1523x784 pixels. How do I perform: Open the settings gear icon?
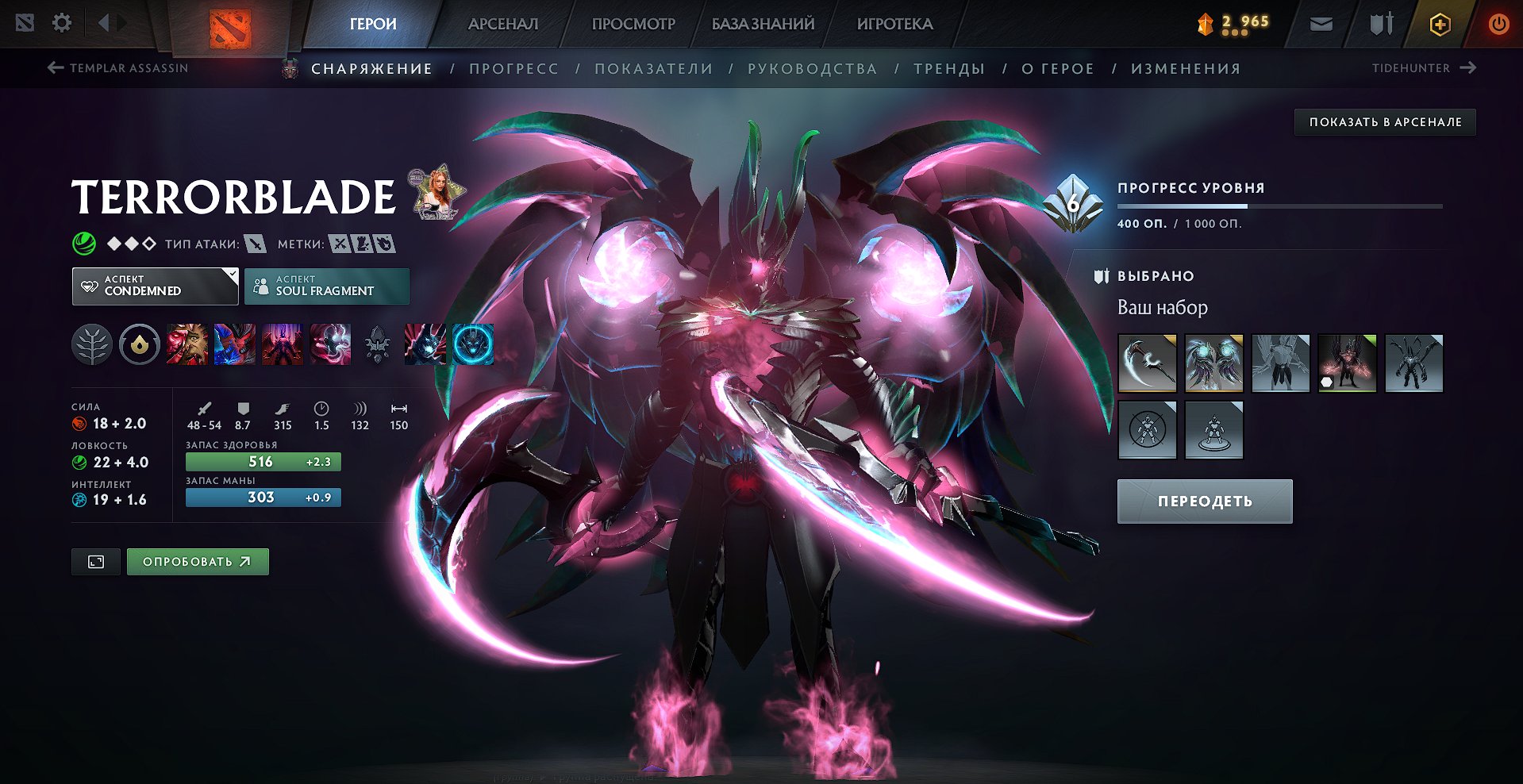click(62, 23)
